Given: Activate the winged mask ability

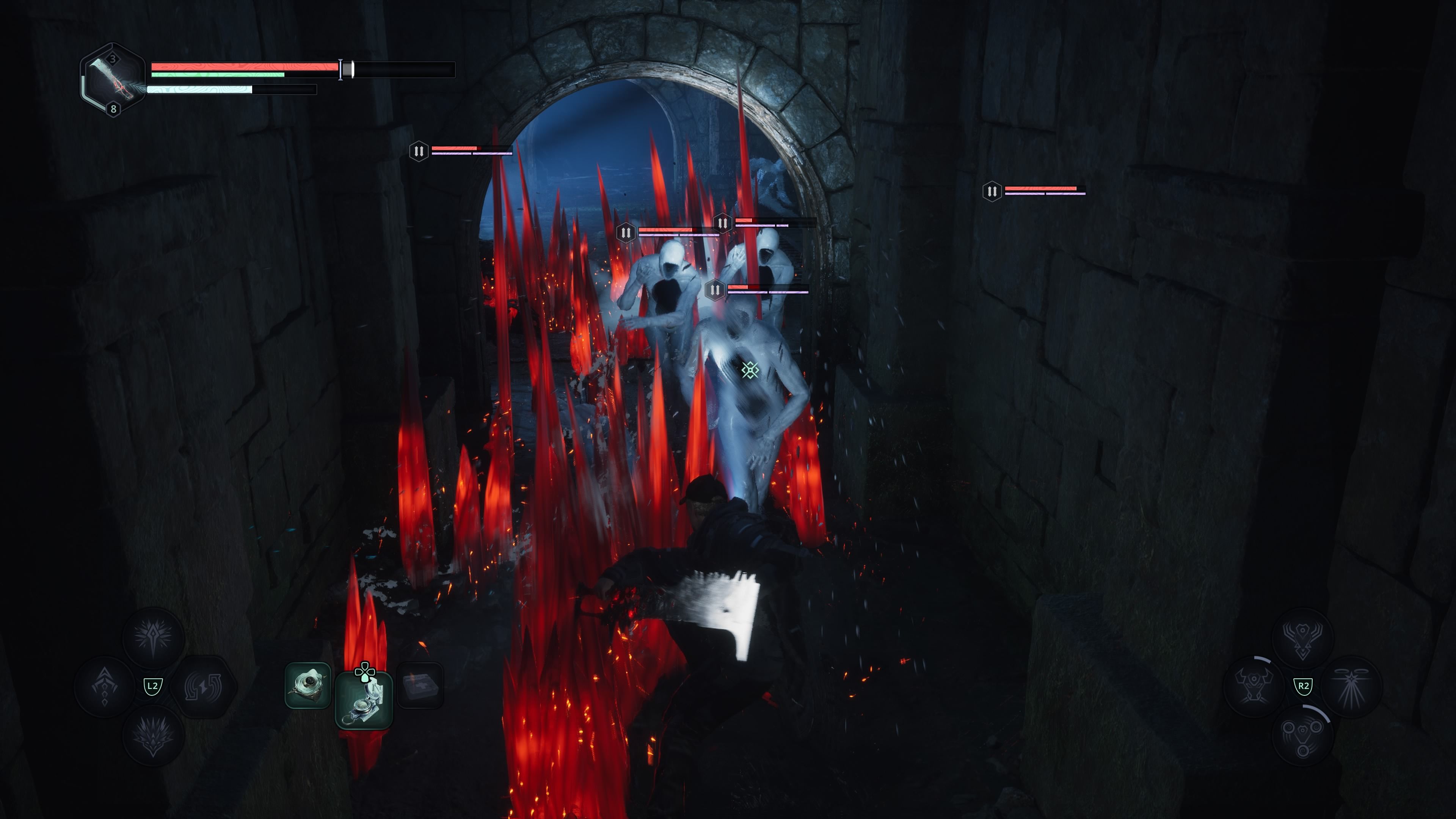Looking at the screenshot, I should click(x=1302, y=637).
